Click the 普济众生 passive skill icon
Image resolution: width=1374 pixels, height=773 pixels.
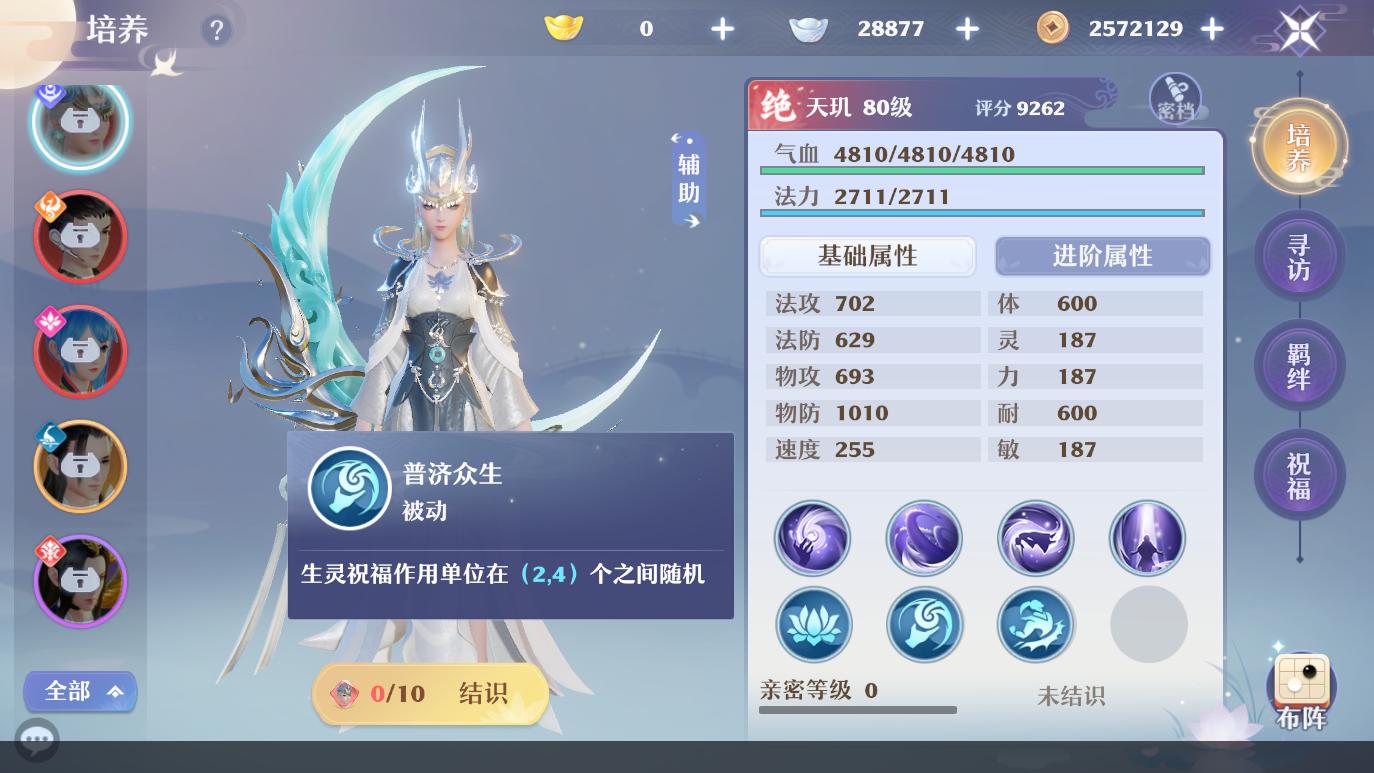coord(349,488)
